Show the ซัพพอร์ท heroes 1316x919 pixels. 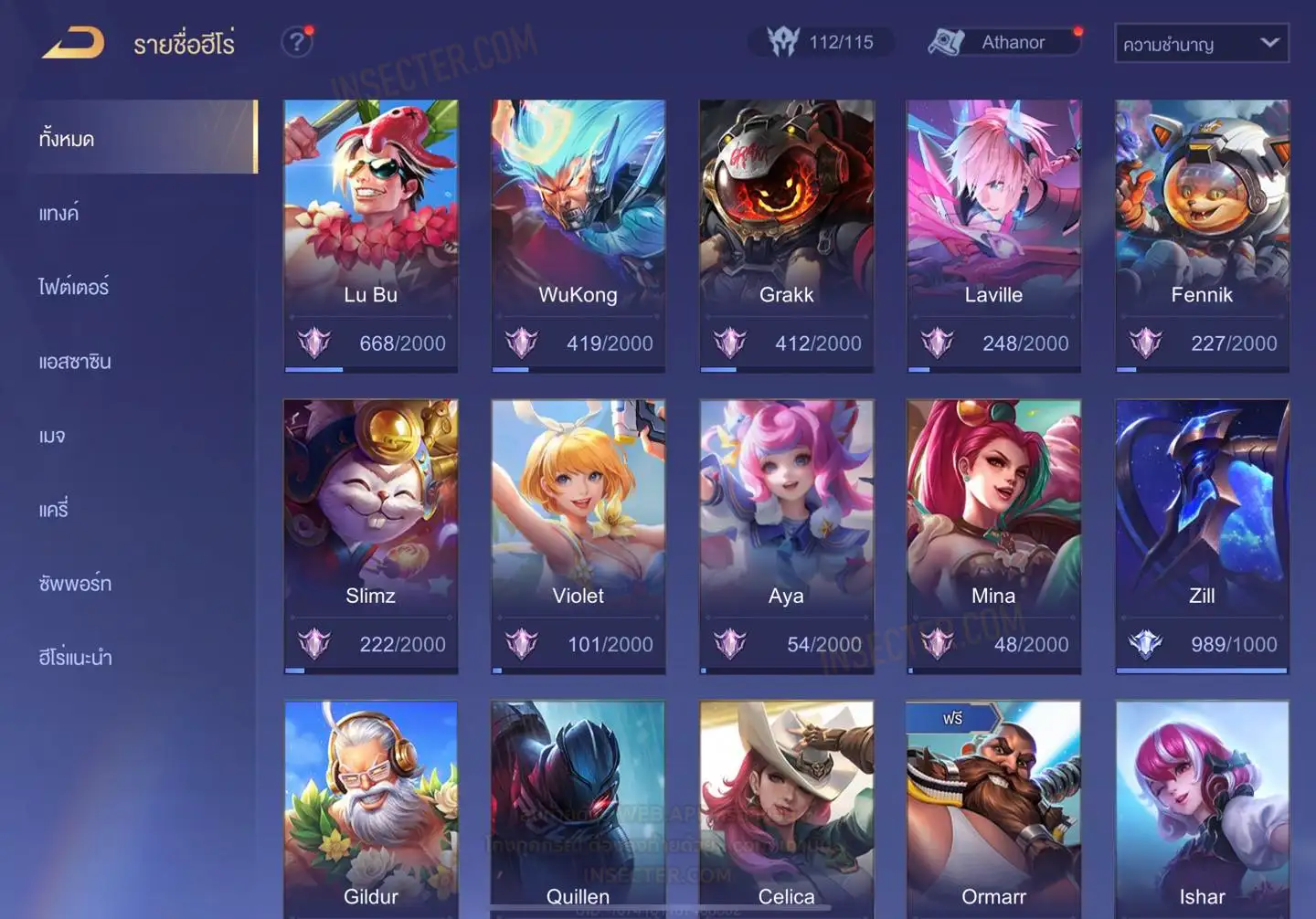[75, 584]
